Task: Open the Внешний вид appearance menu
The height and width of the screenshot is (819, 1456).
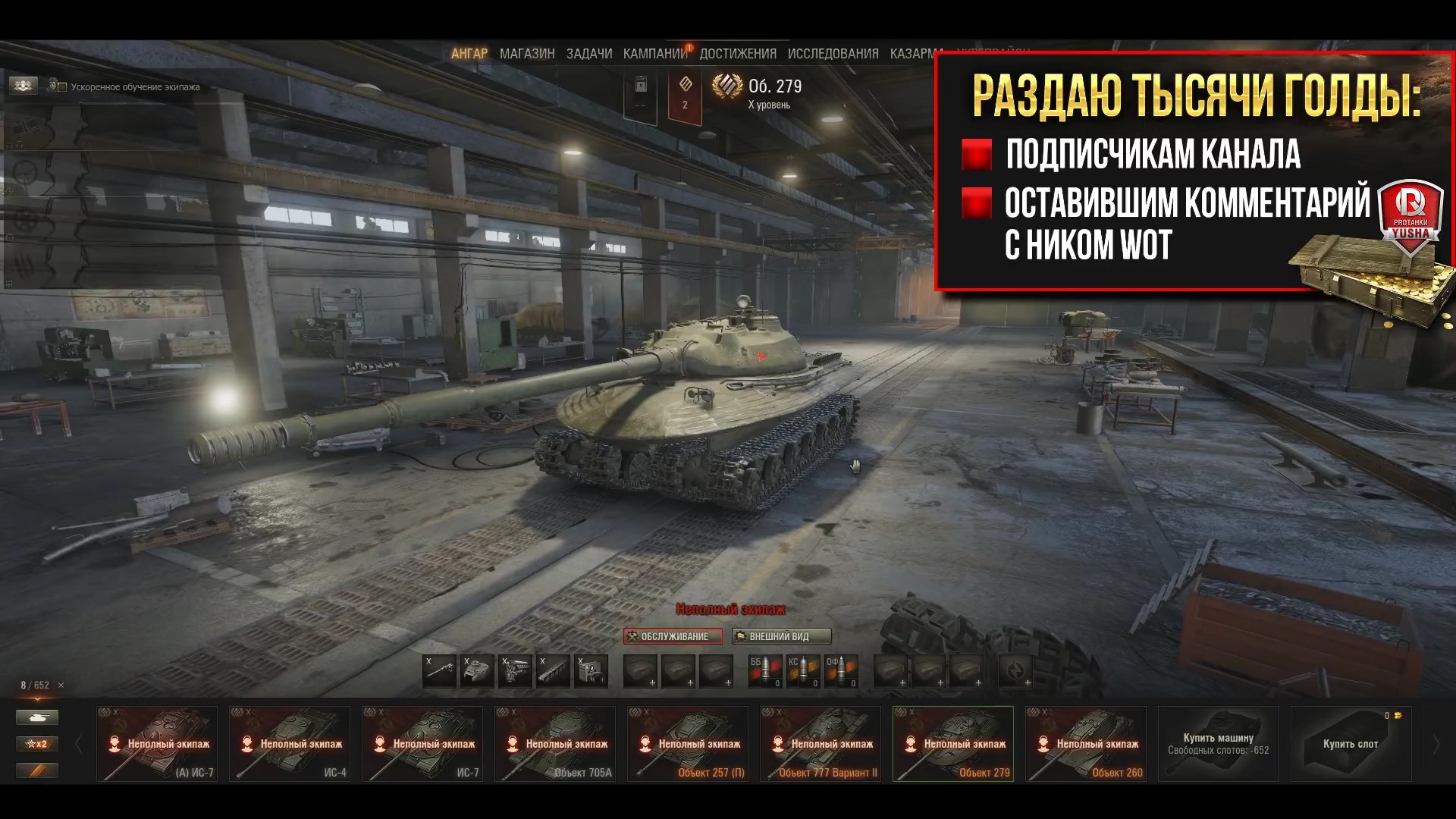Action: (781, 636)
